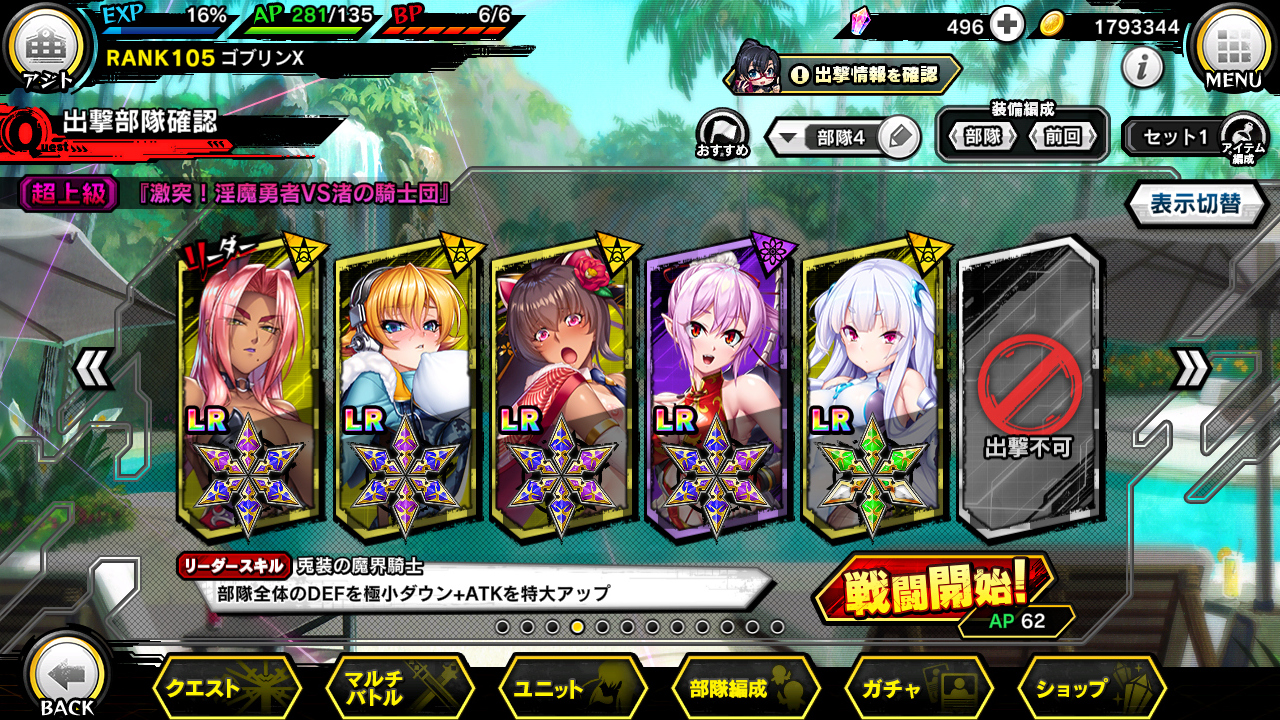Screen dimensions: 1280x720
Task: Open the ユニット unit menu
Action: click(x=572, y=688)
